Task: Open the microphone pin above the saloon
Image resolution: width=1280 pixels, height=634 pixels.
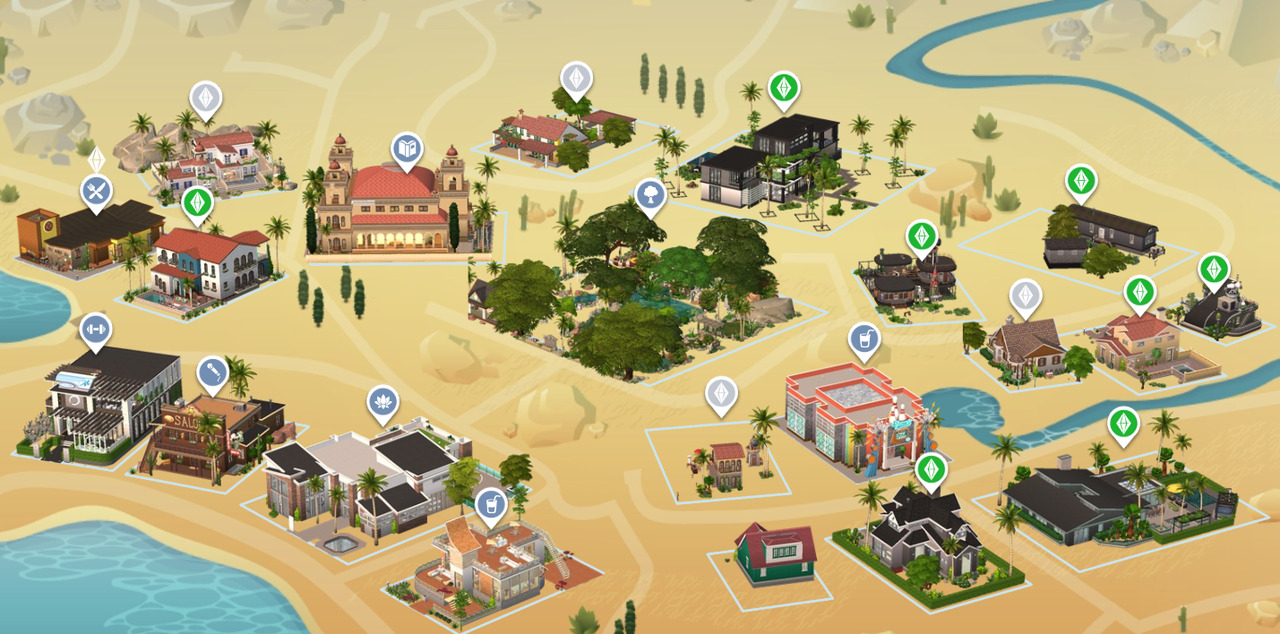Action: coord(212,372)
